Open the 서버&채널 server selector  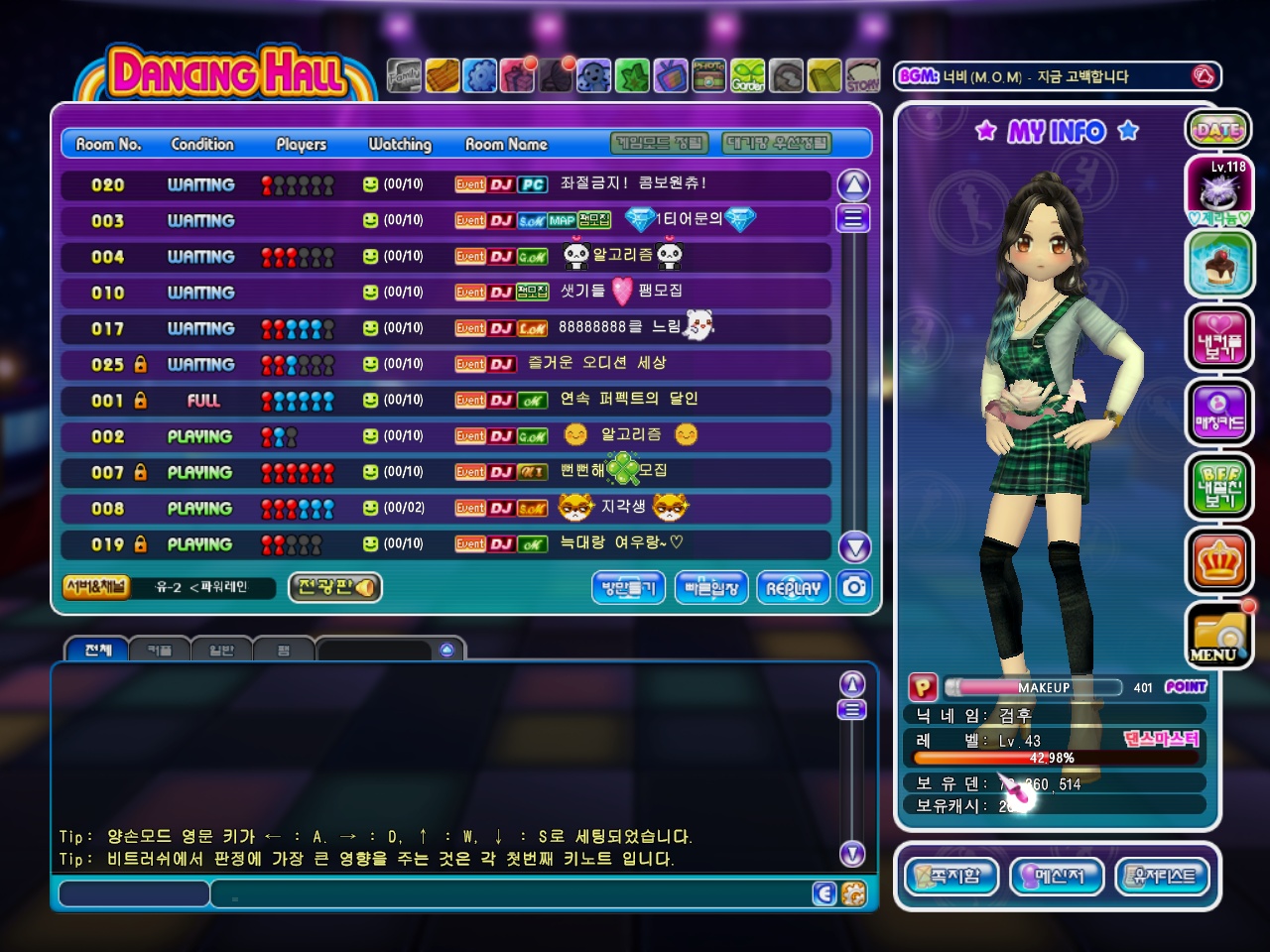click(95, 587)
